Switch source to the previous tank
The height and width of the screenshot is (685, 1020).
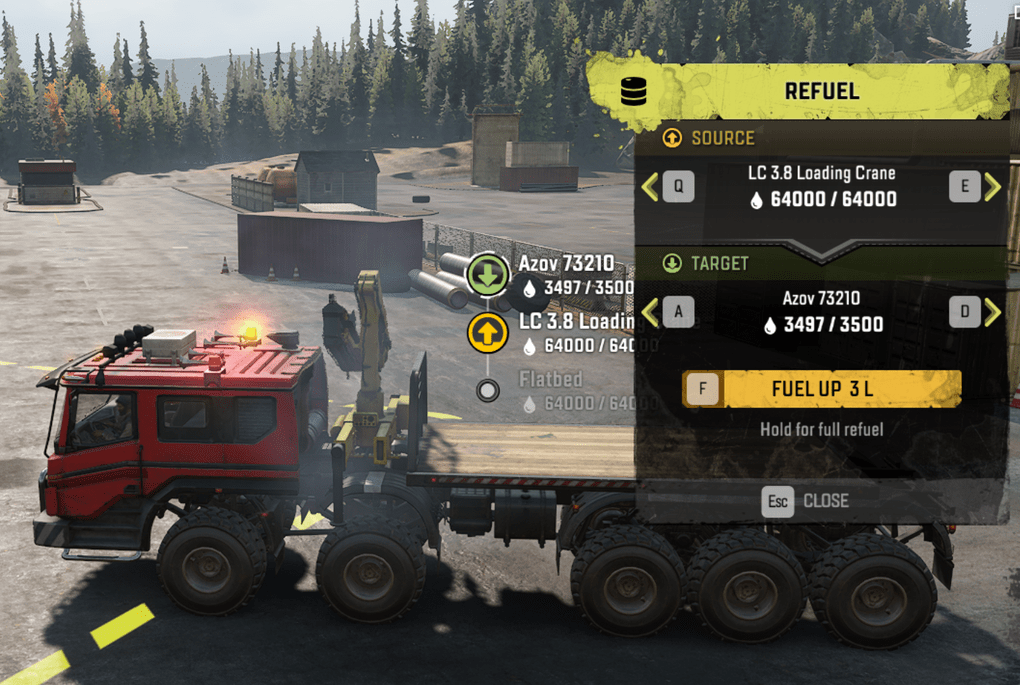[667, 186]
